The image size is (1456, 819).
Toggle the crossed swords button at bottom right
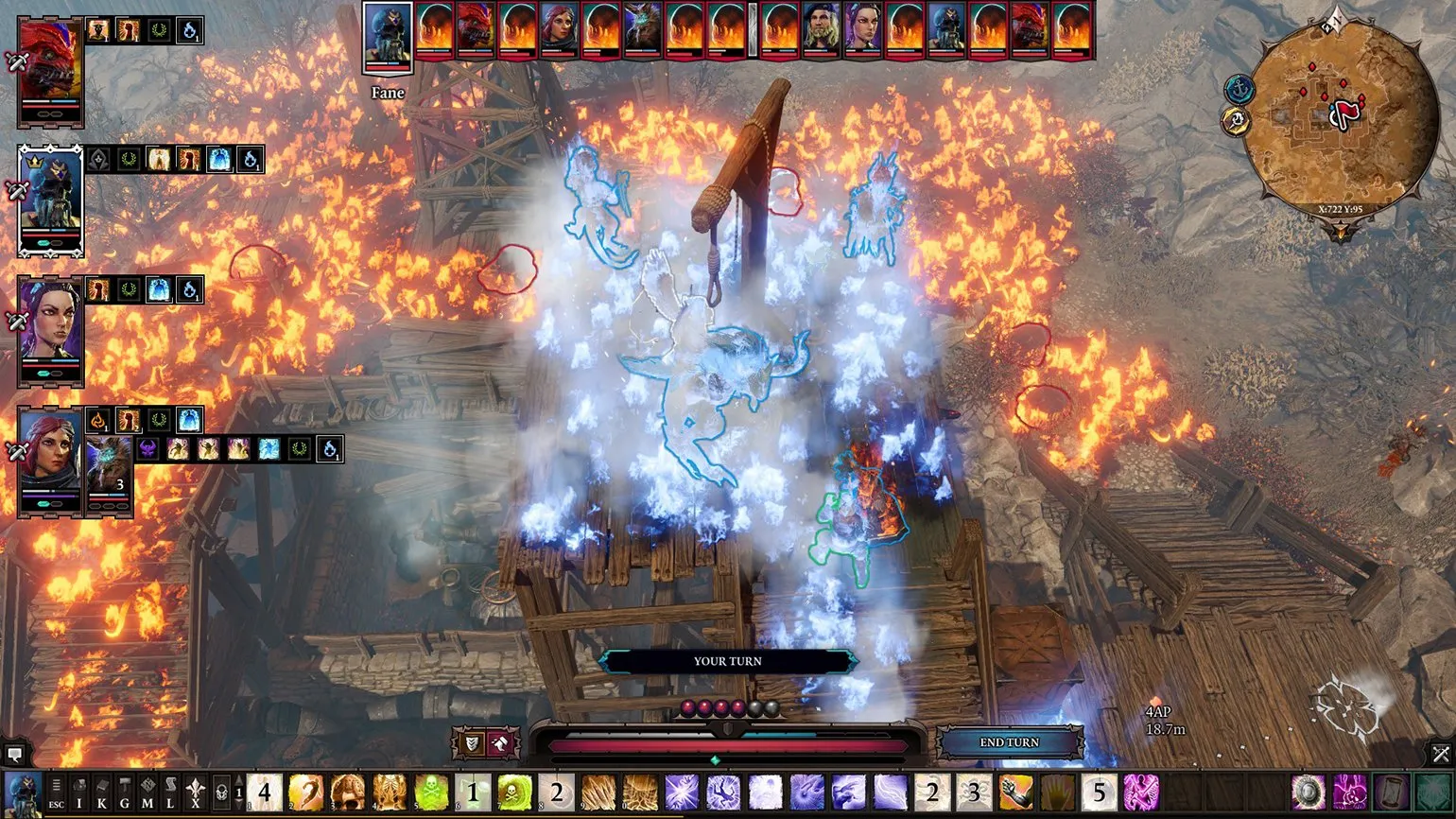tap(1440, 754)
